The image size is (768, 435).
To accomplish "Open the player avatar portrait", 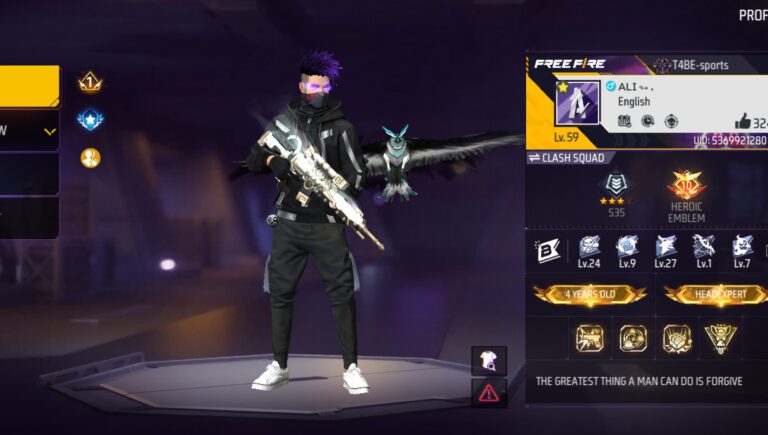I will [577, 103].
